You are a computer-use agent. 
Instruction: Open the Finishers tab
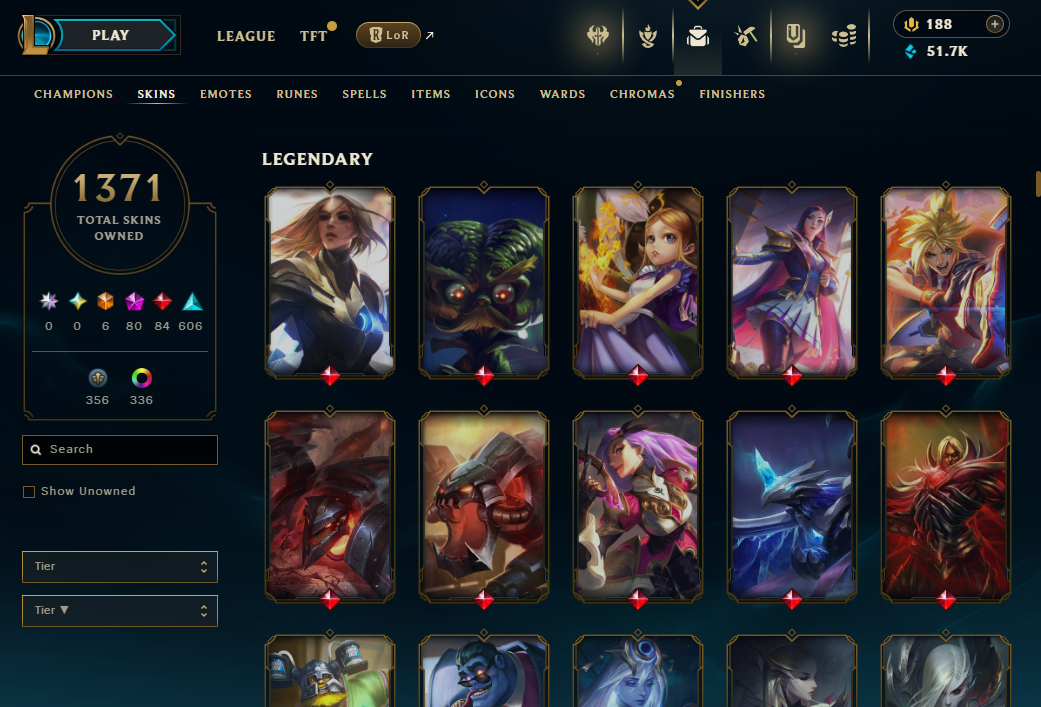[732, 94]
